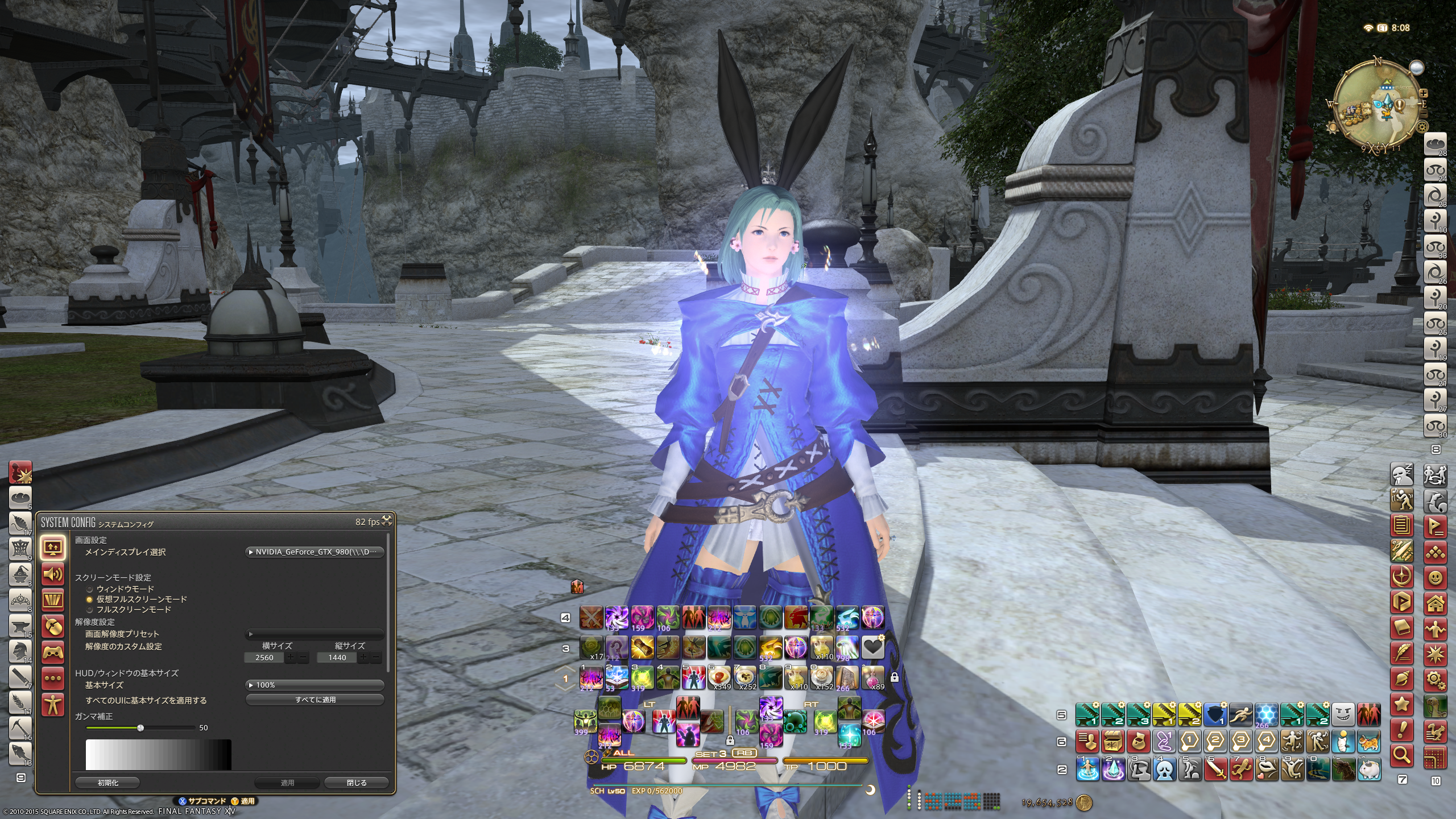Close System Config with the 閉じる button
The width and height of the screenshot is (1456, 819).
click(357, 783)
